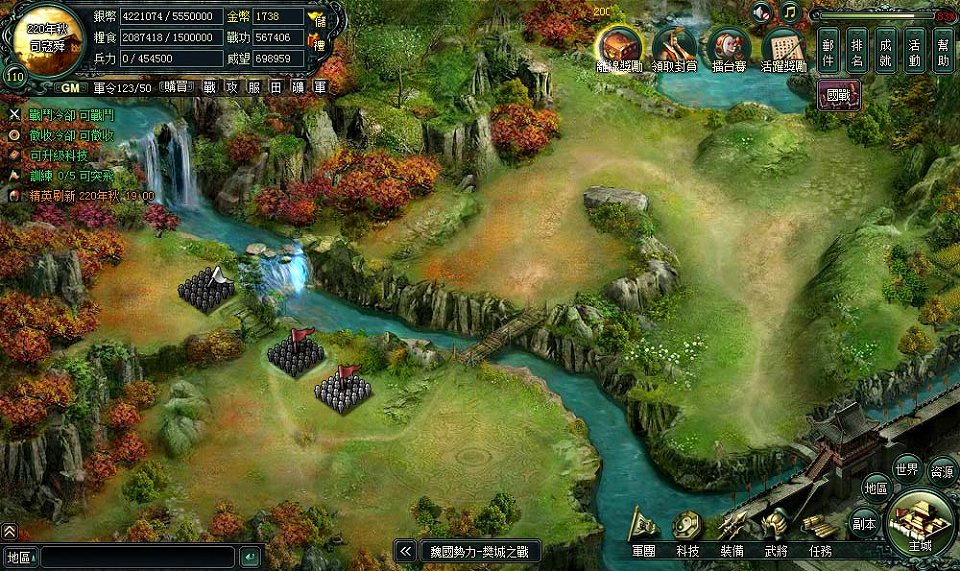
Task: Collapse the 魏國勢力-樊城之戰 bar with the double arrow
Action: click(405, 551)
